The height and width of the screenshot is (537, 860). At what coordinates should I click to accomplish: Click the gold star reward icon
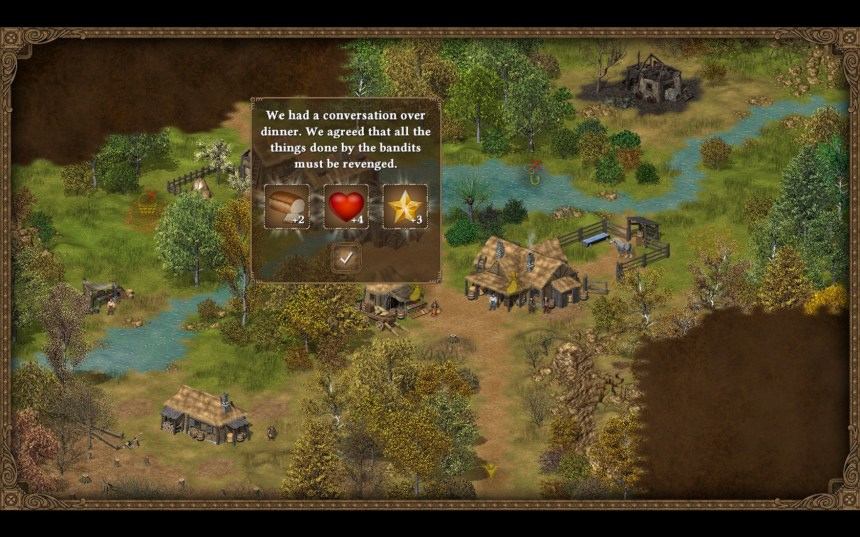pos(405,207)
